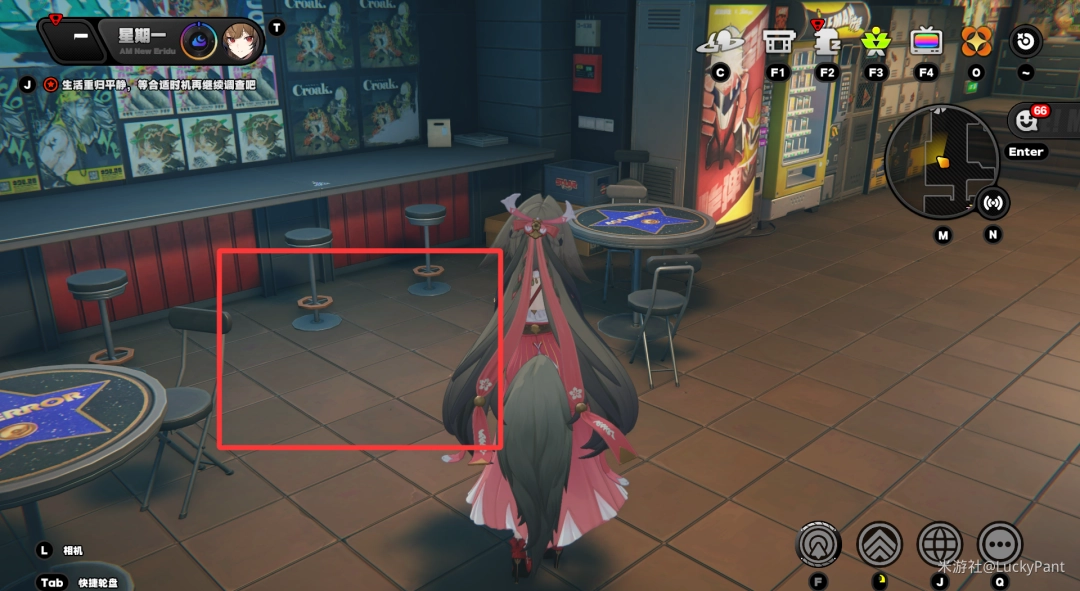Activate the triple chevron button
This screenshot has width=1080, height=591.
[x=880, y=545]
